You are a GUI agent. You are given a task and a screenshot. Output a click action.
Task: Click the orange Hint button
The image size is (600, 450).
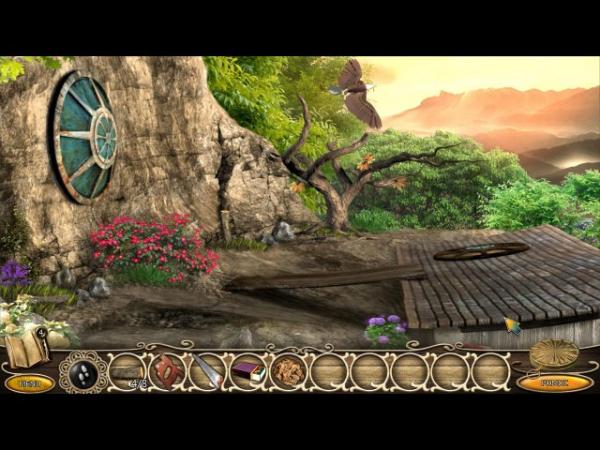[29, 383]
